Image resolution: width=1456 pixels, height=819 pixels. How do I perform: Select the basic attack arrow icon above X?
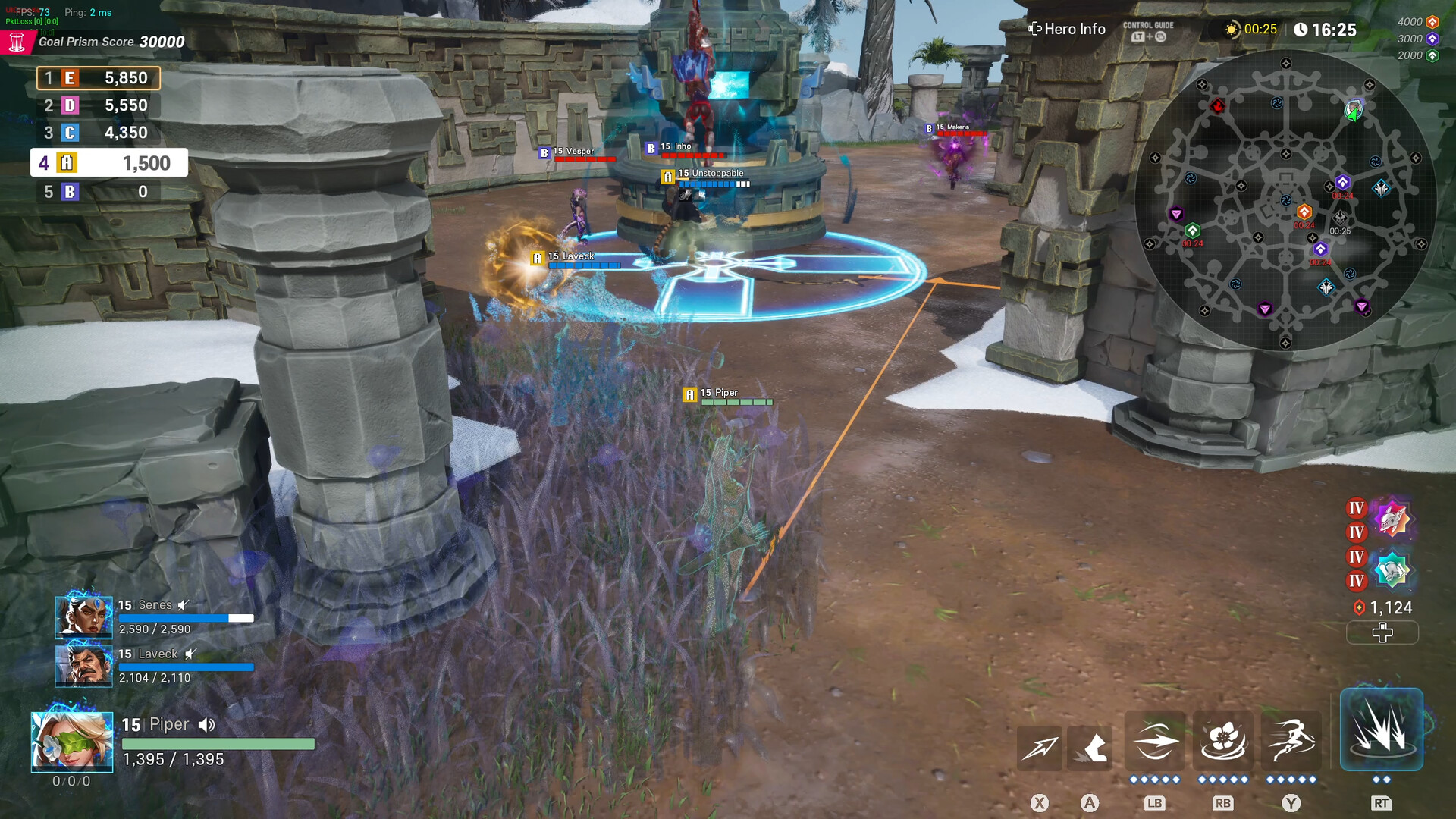click(1040, 747)
